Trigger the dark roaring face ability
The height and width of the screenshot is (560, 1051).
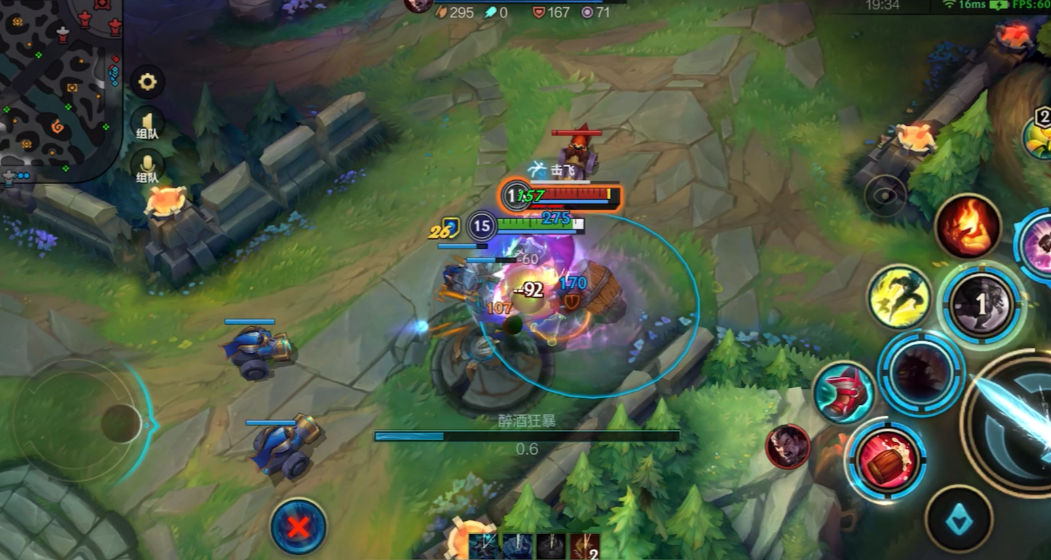tap(920, 371)
